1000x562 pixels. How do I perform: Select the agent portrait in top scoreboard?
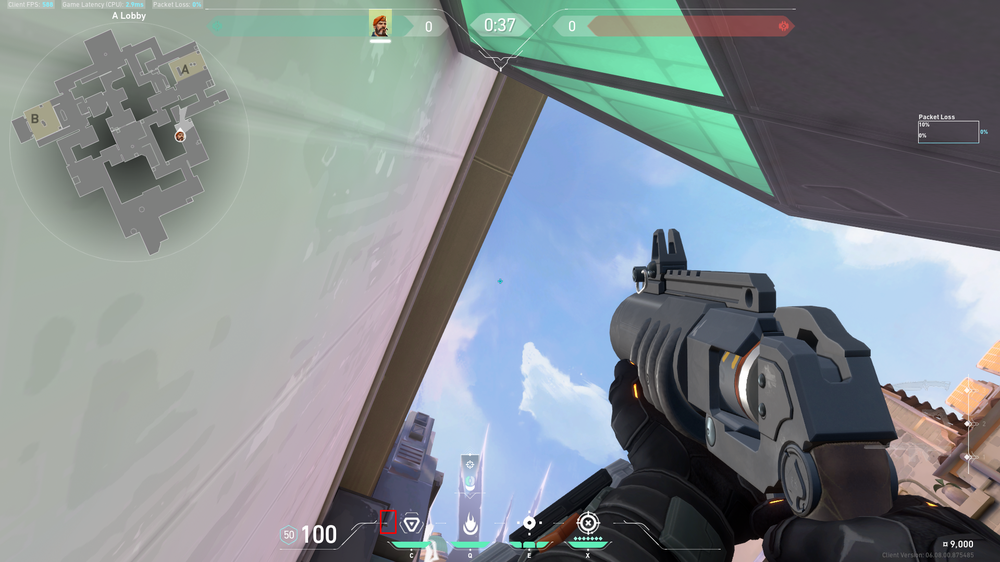click(x=380, y=25)
